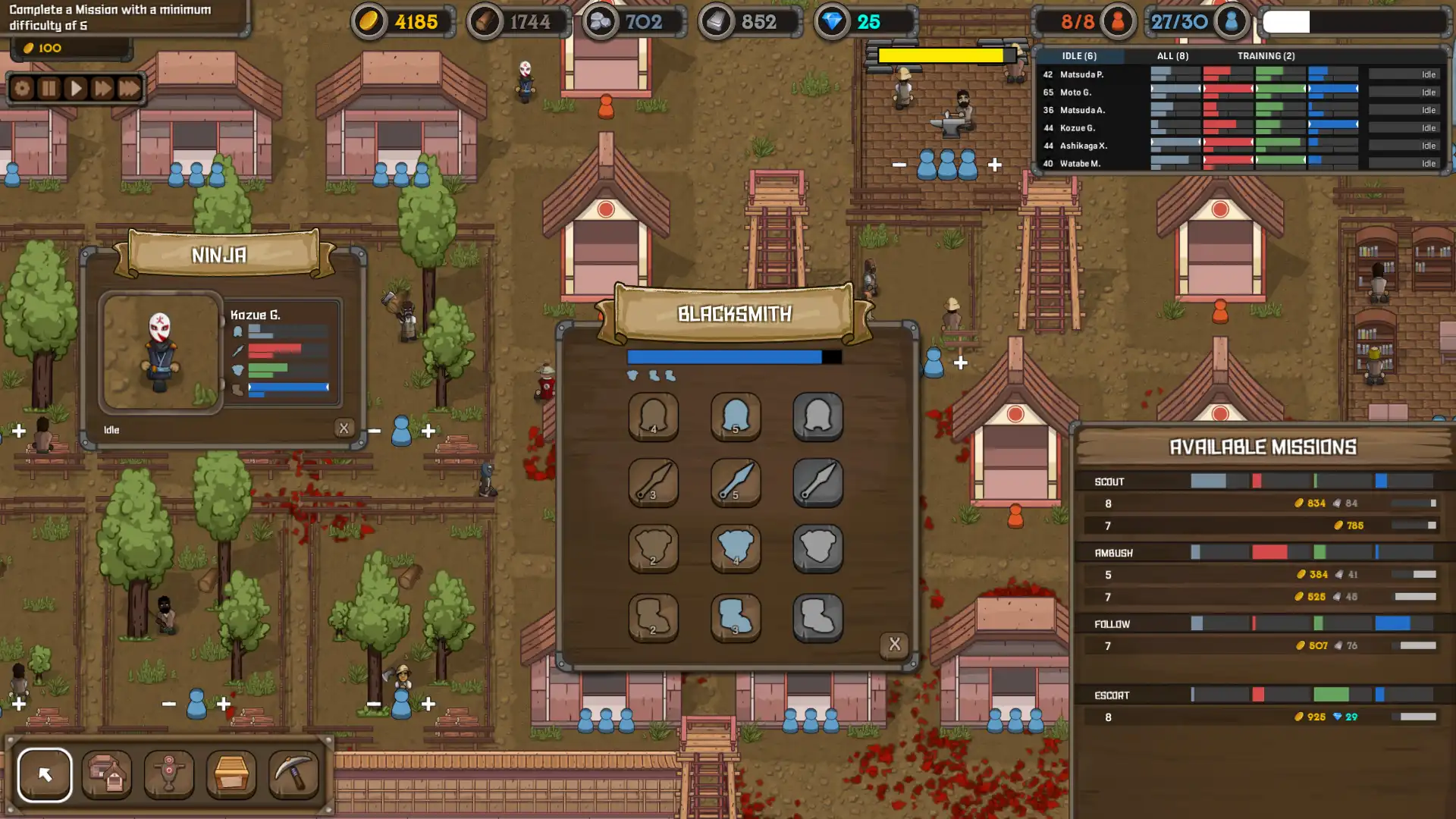Select the training dummy tool
Screen dimensions: 1456x819
click(x=169, y=774)
